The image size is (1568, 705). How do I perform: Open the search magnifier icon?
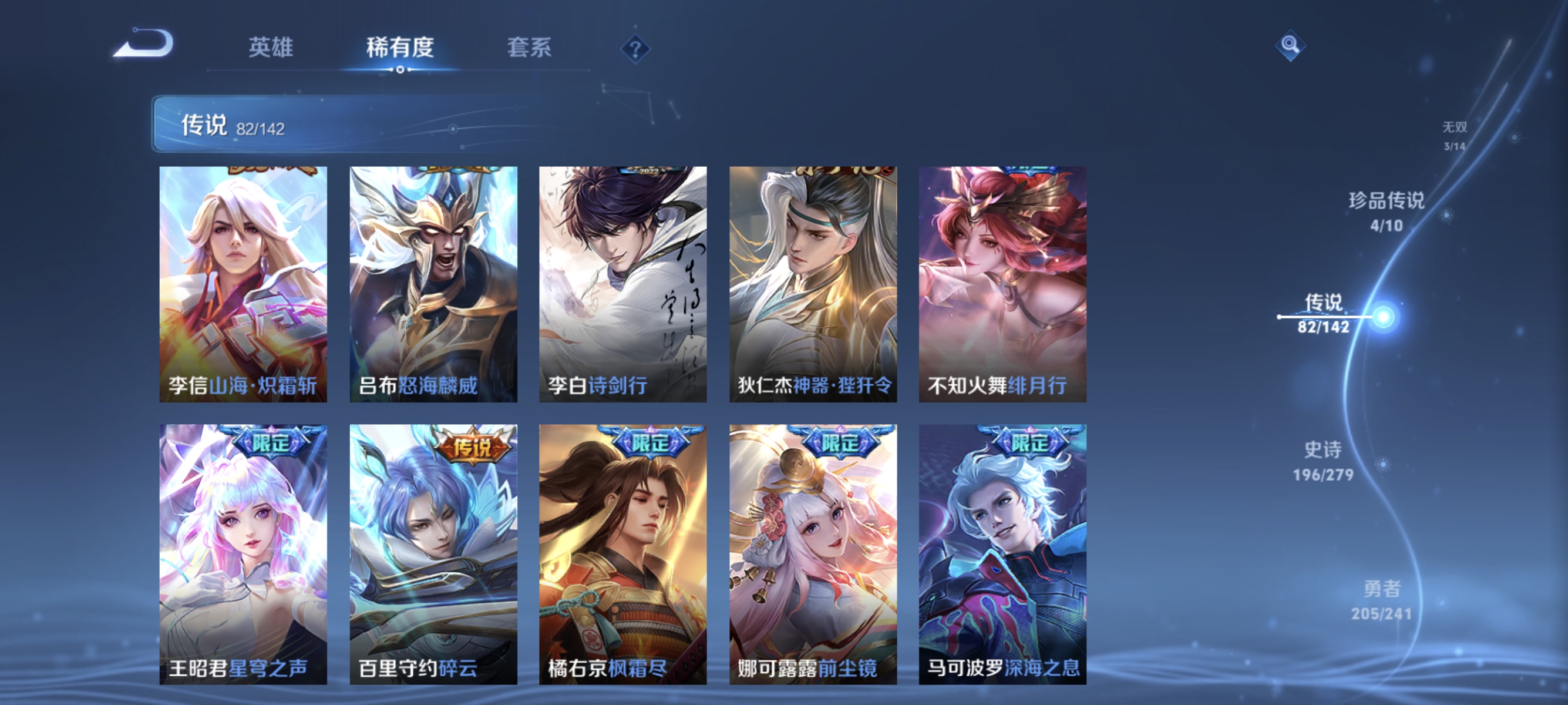click(1290, 45)
